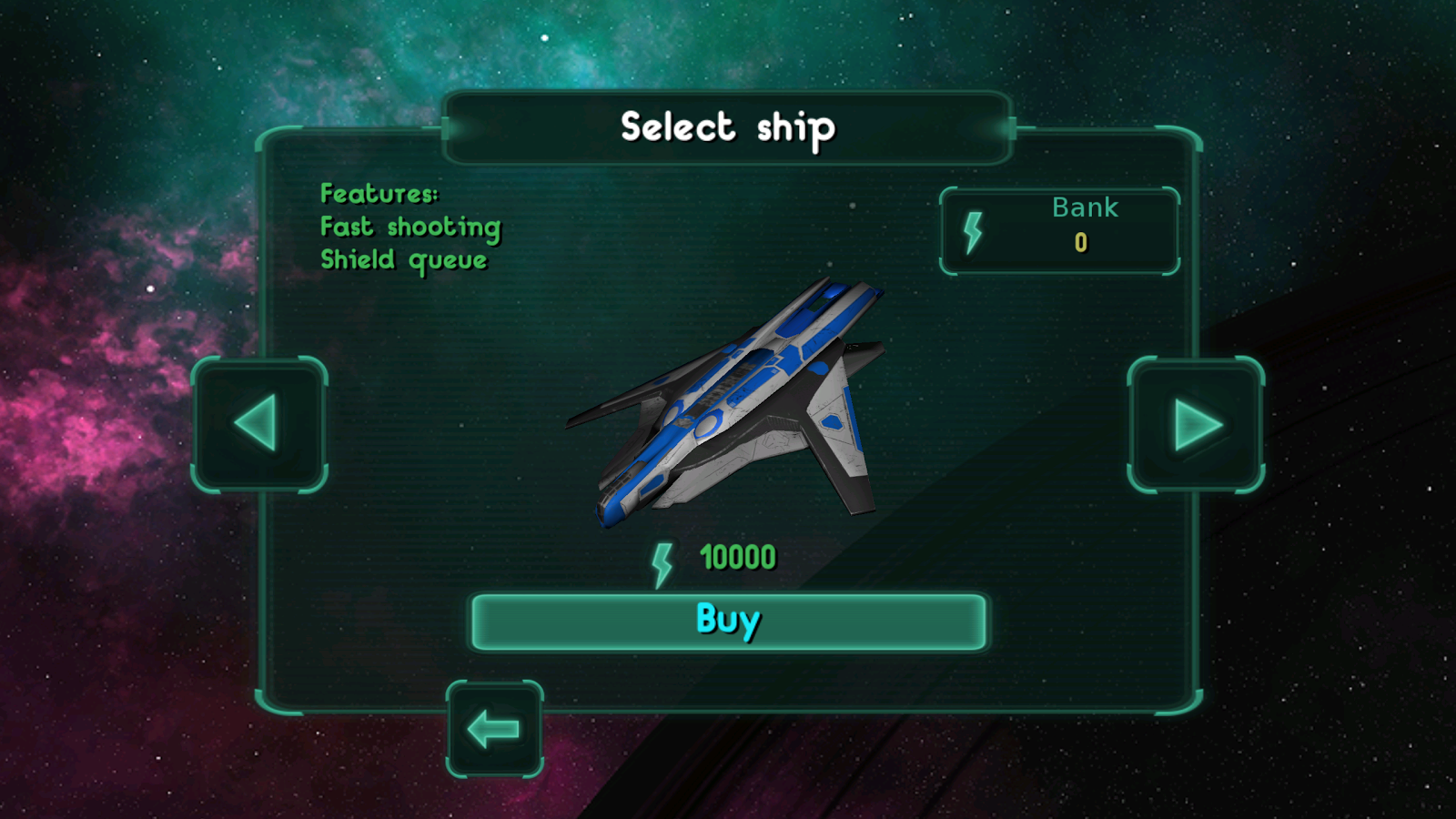
Task: Select the Fast shooting feature text
Action: 409,227
